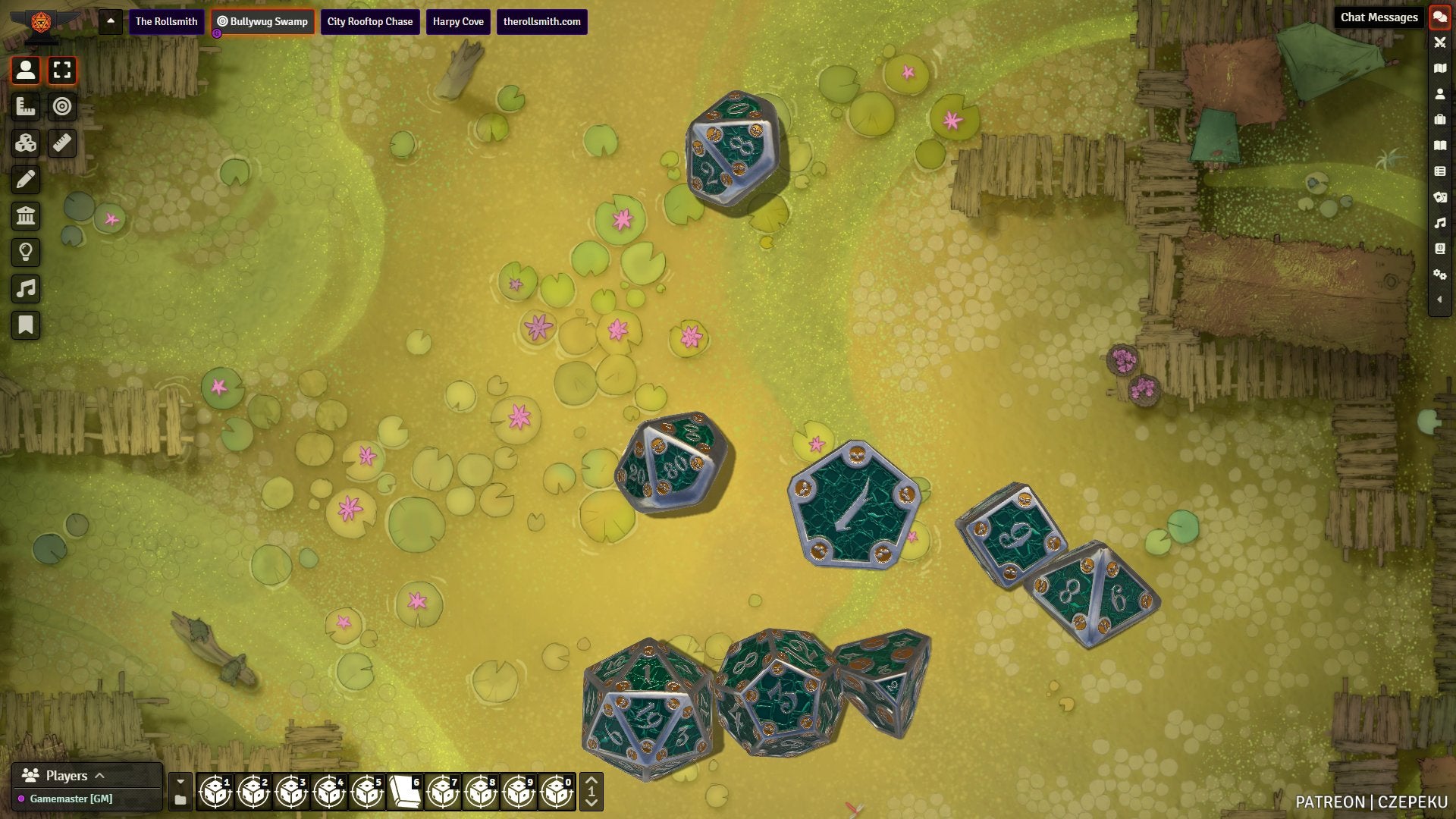This screenshot has width=1456, height=819.
Task: Open the Harpy Cove scene
Action: 458,22
